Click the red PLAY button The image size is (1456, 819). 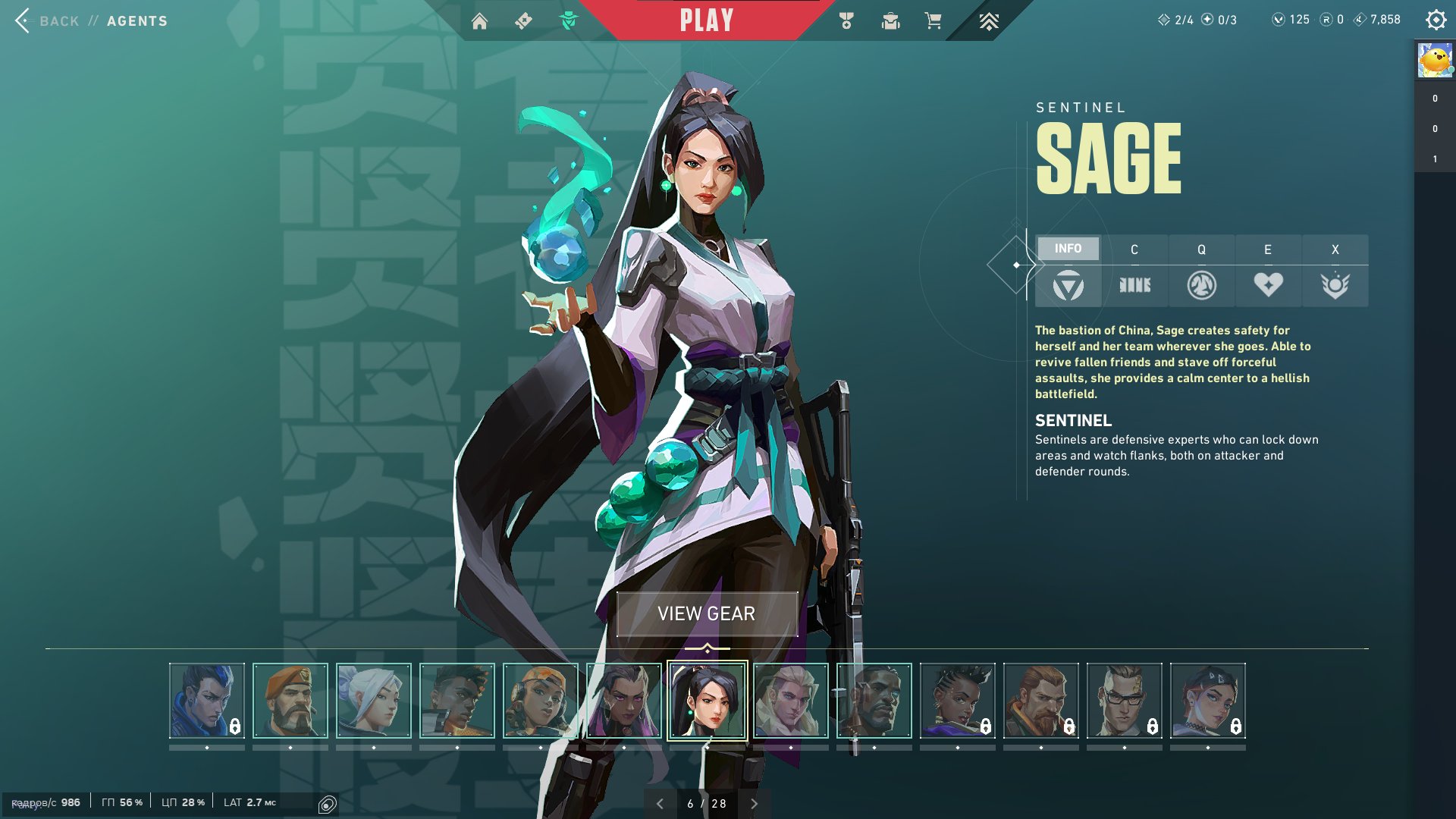pos(706,20)
